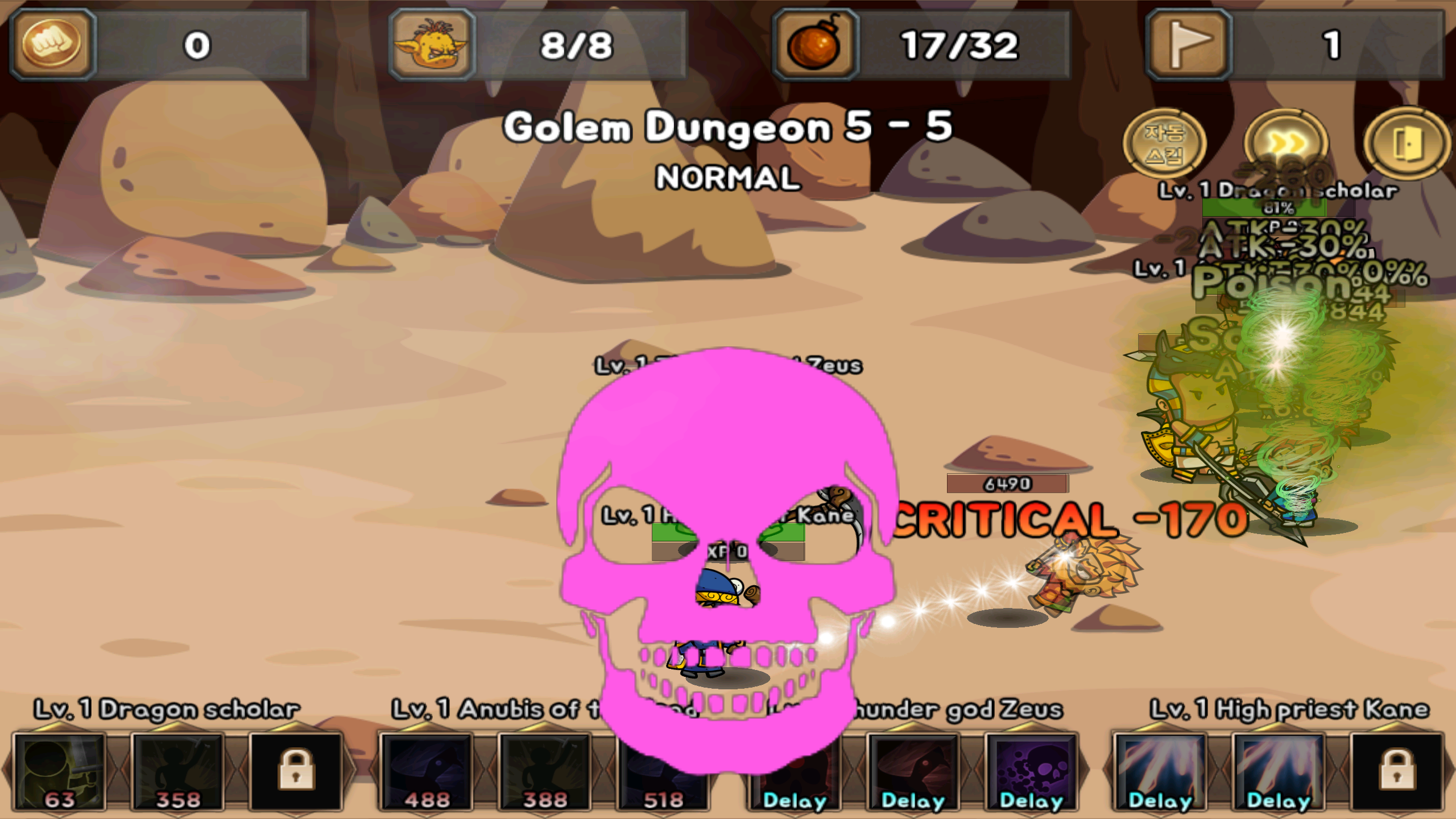Image resolution: width=1456 pixels, height=819 pixels.
Task: Tap High priest Kane's locked skill slot
Action: tap(1397, 772)
